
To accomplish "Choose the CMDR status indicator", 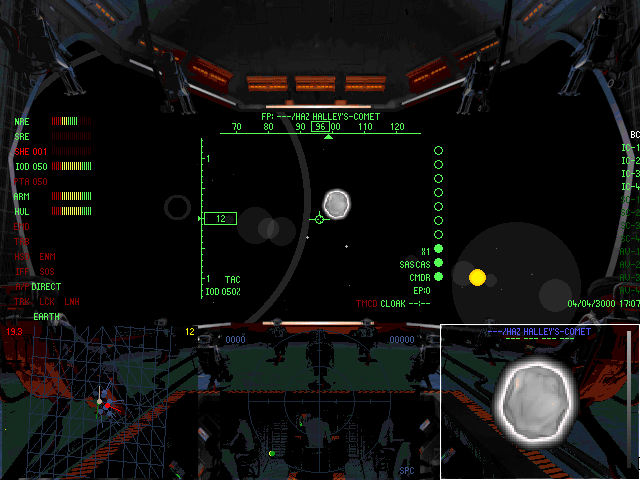I will click(x=420, y=277).
